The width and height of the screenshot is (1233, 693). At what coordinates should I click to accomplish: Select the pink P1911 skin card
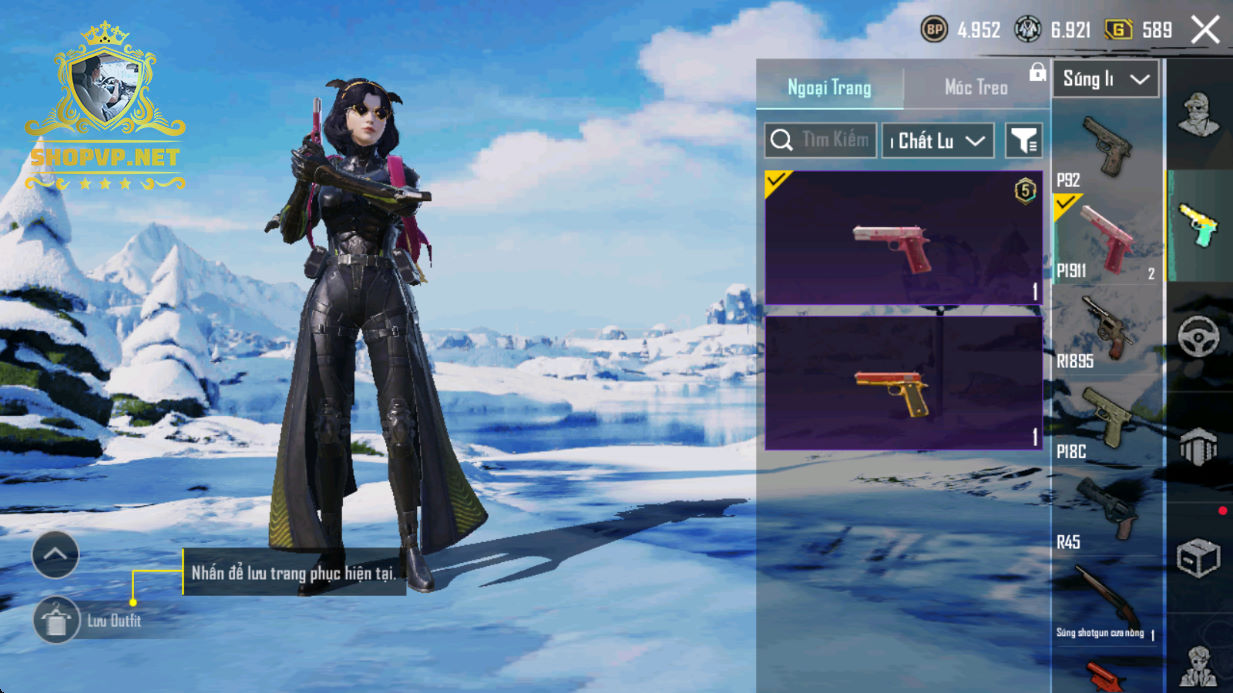(x=903, y=238)
